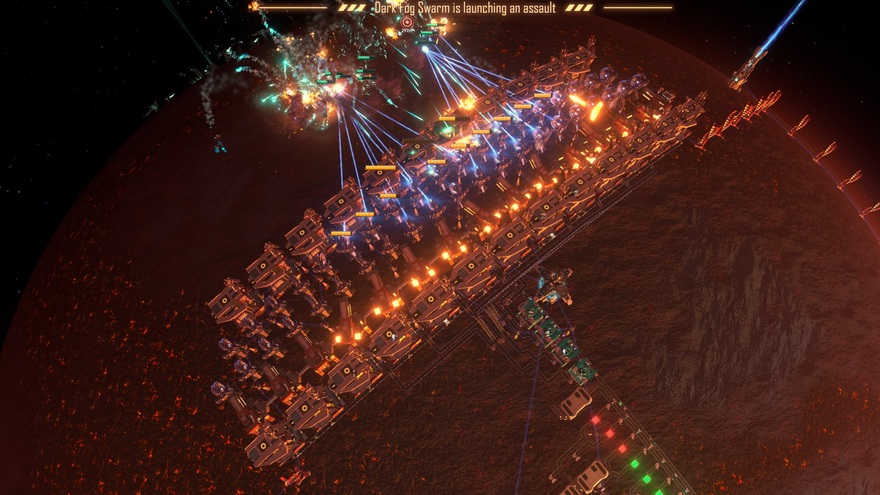Click the red assault target marker
Screen dimensions: 880x495
click(407, 22)
